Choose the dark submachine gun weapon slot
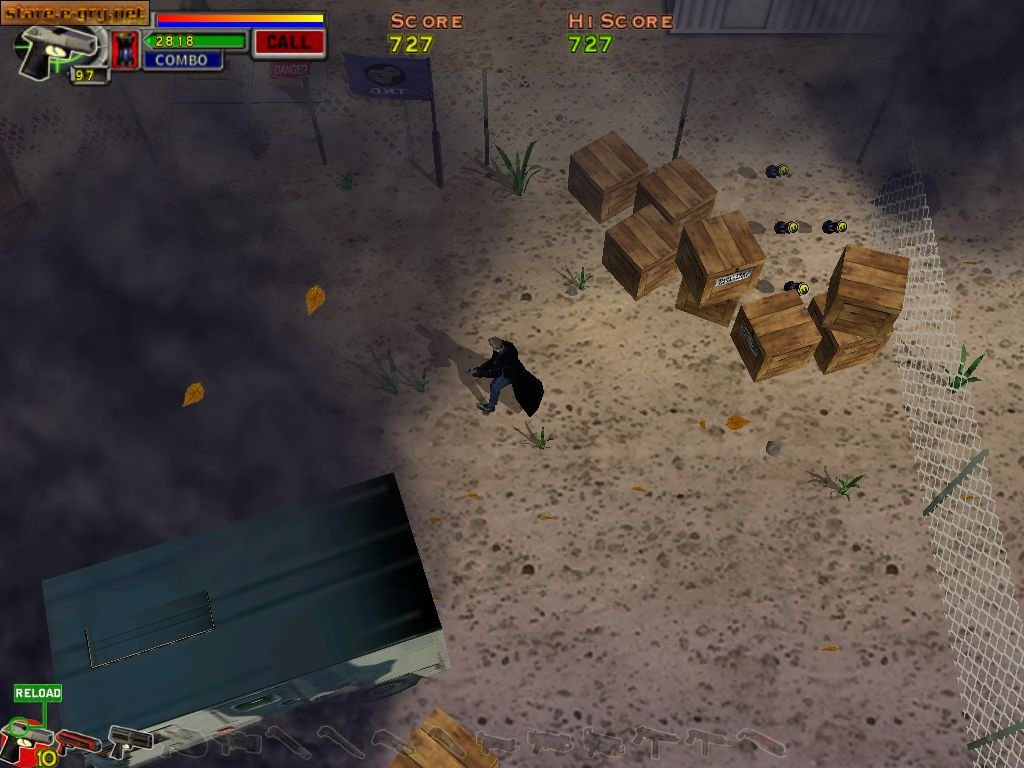Screen dimensions: 1024x768 click(130, 741)
